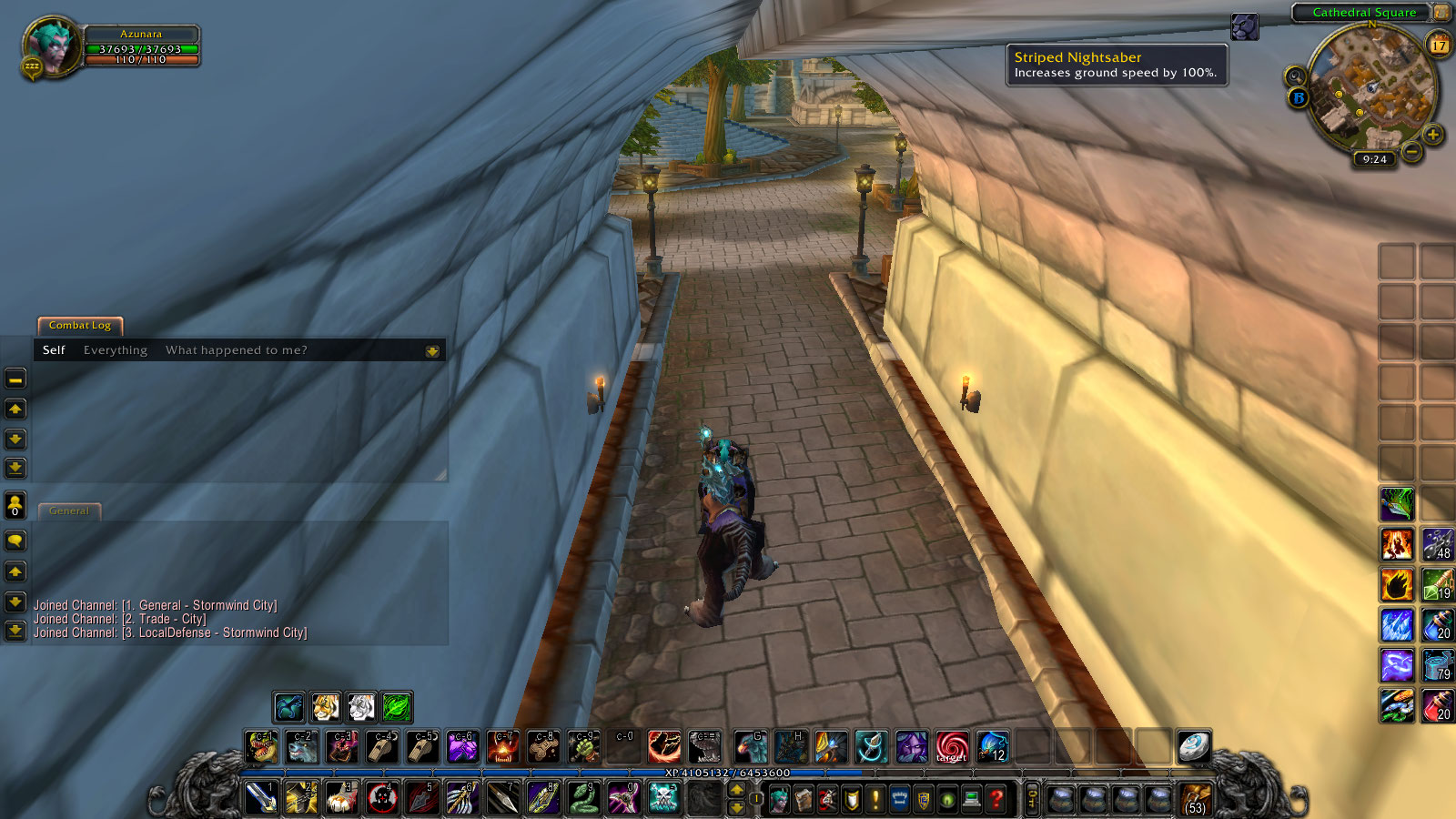Click the minimap zoom-in plus button
Screen dimensions: 1456x819
point(1433,135)
